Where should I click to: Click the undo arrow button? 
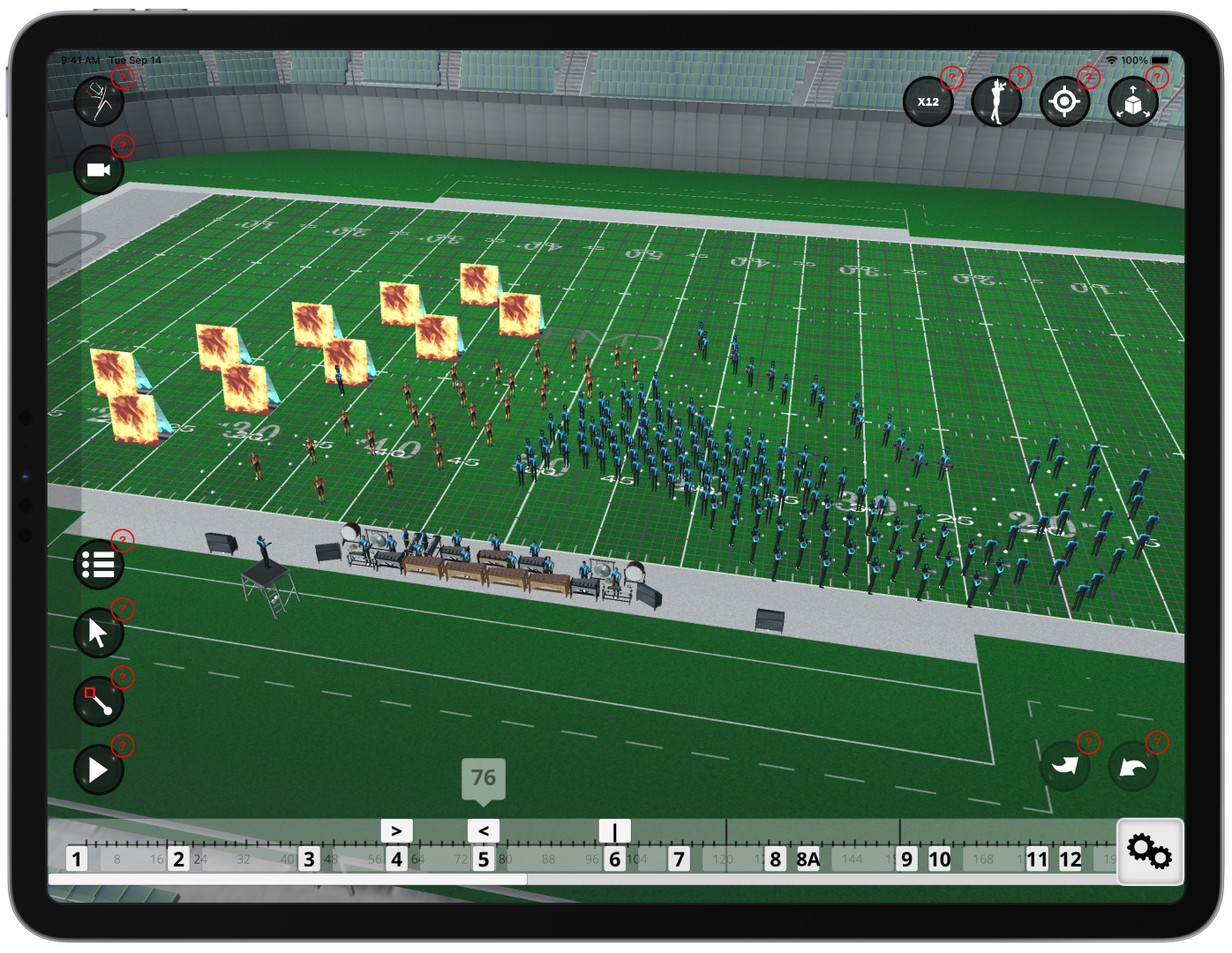coord(1133,766)
